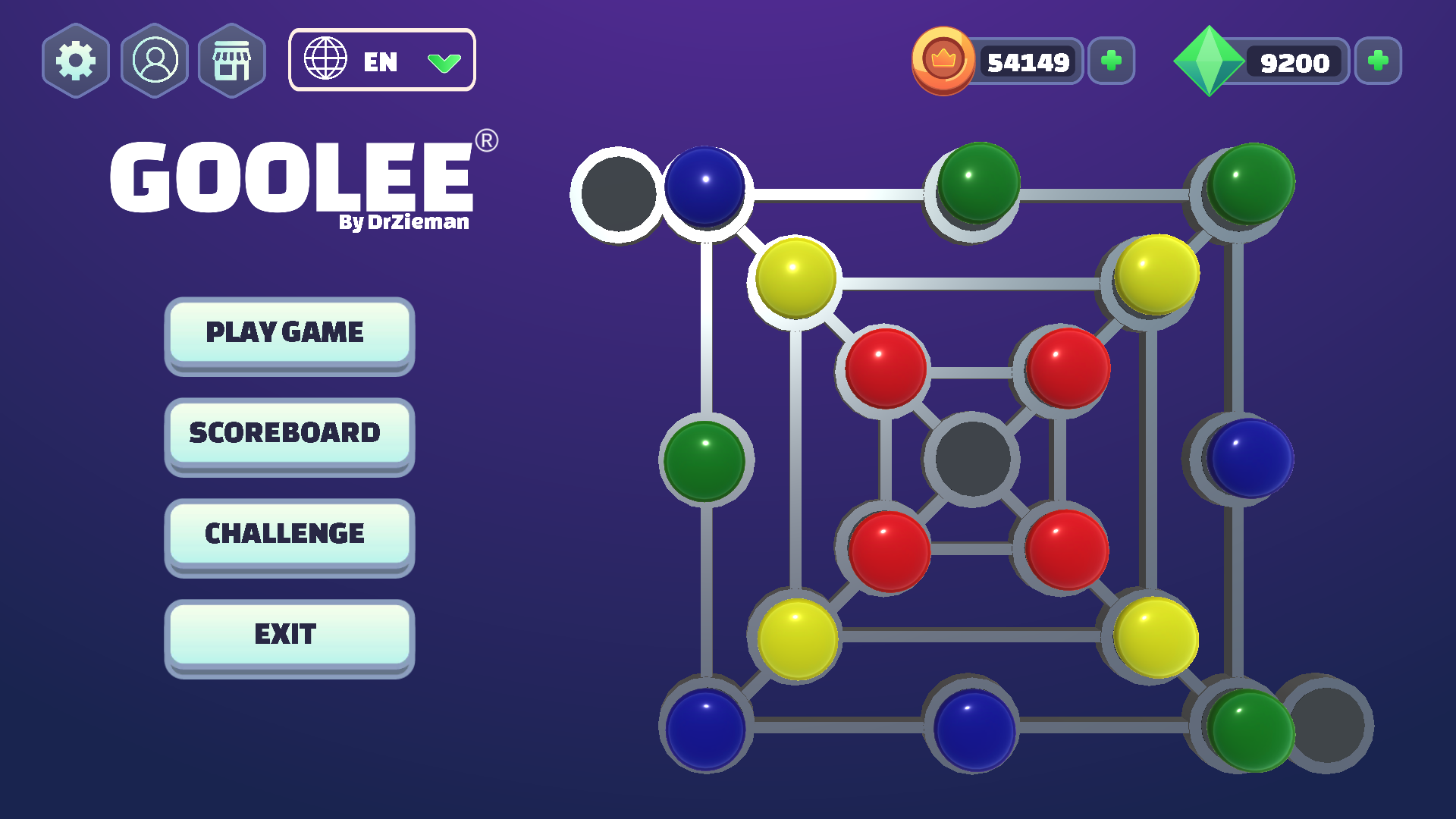The image size is (1456, 819).
Task: Add coins using the plus icon beside 54149
Action: point(1111,61)
